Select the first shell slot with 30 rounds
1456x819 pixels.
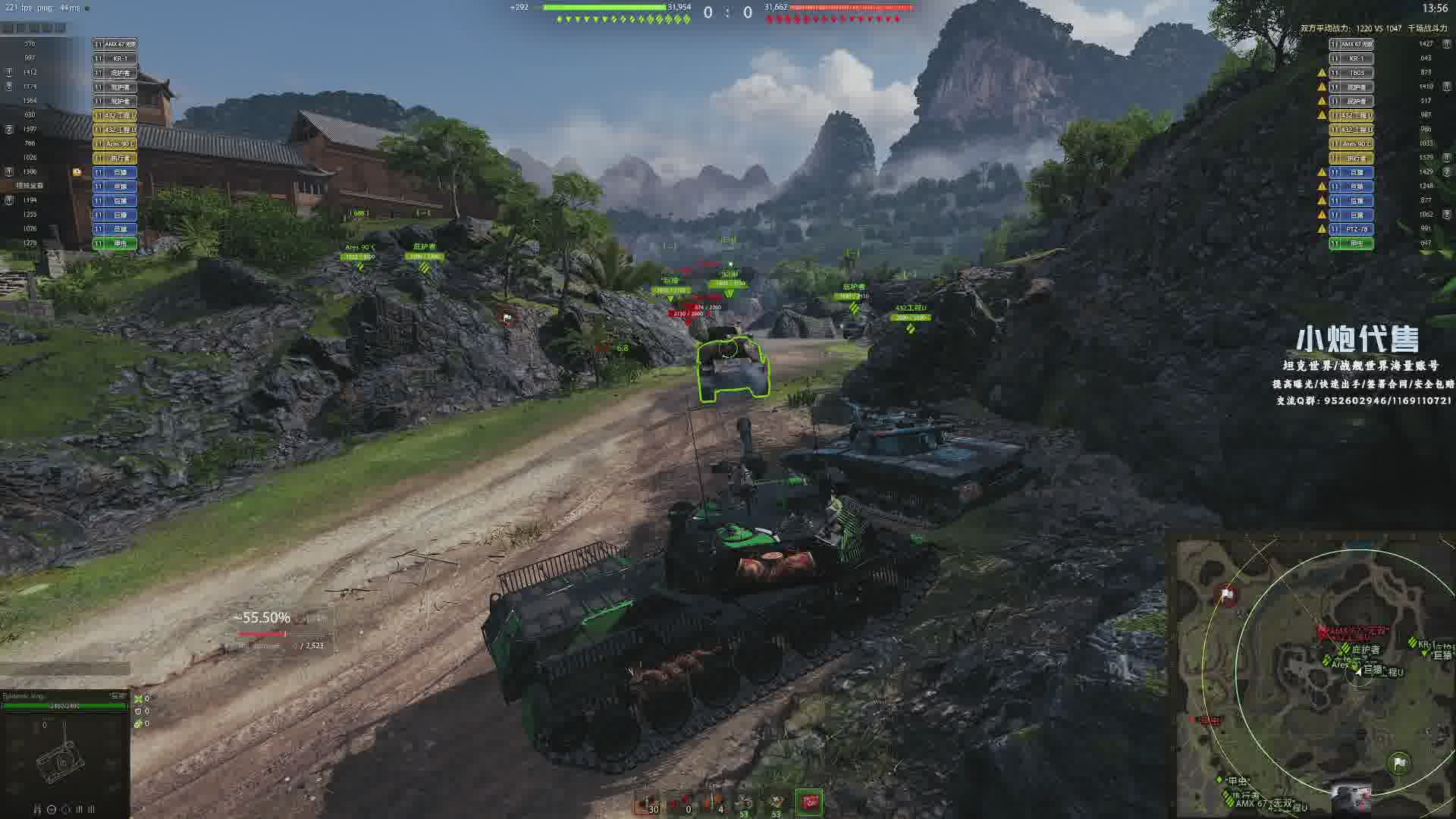coord(649,803)
